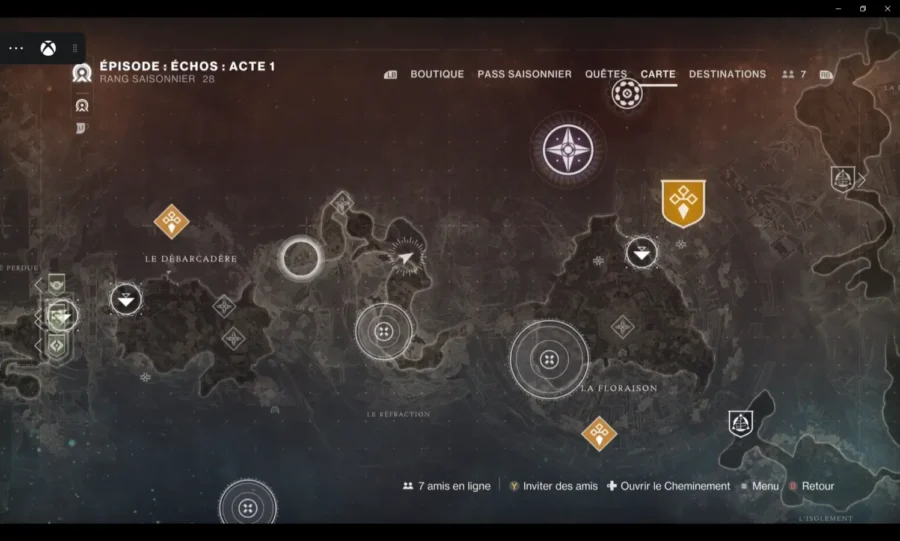Screen dimensions: 900x541
Task: Open the Xbox Game Bar overlay button
Action: (x=48, y=48)
